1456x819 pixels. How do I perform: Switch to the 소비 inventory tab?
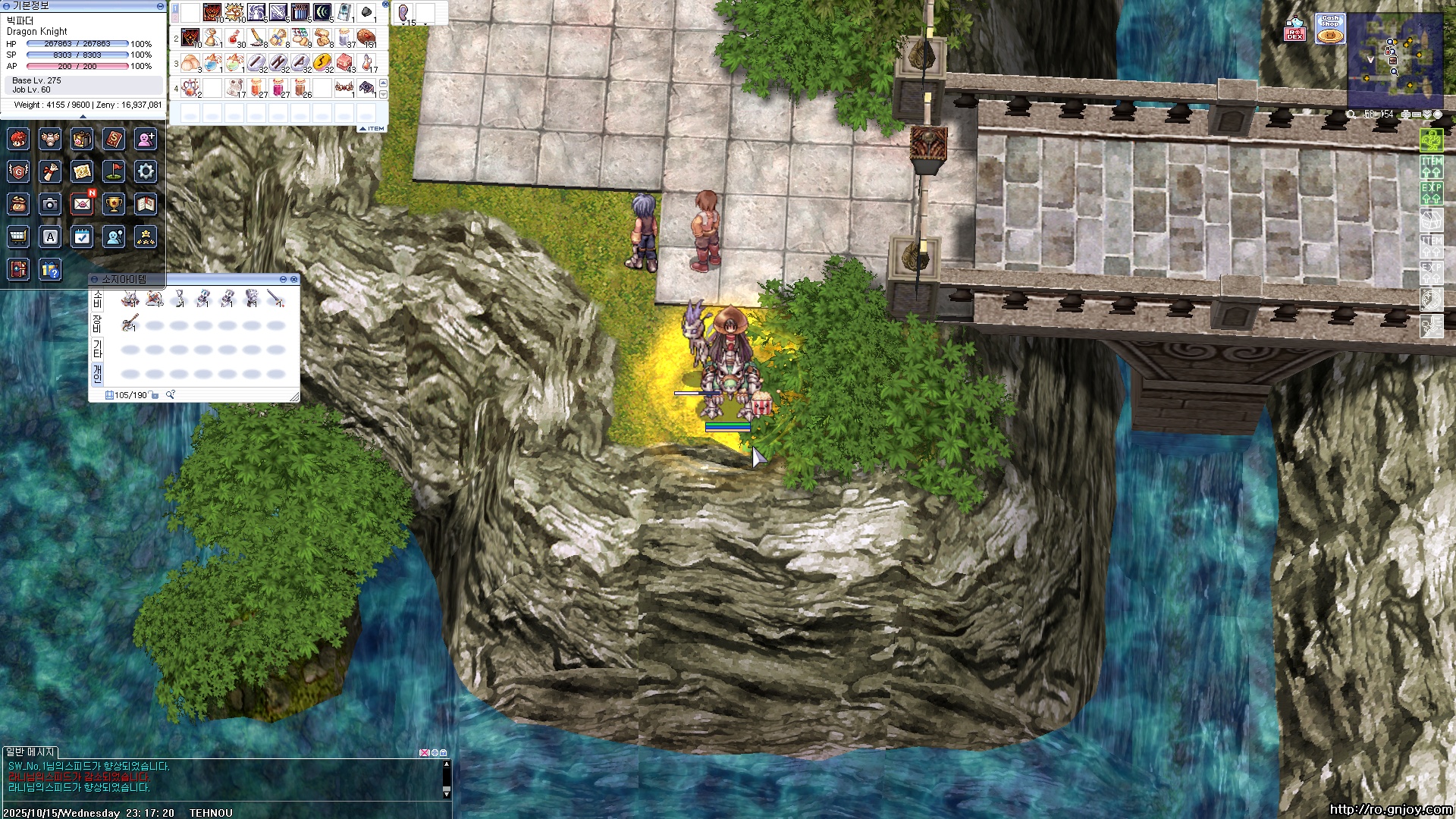[97, 300]
